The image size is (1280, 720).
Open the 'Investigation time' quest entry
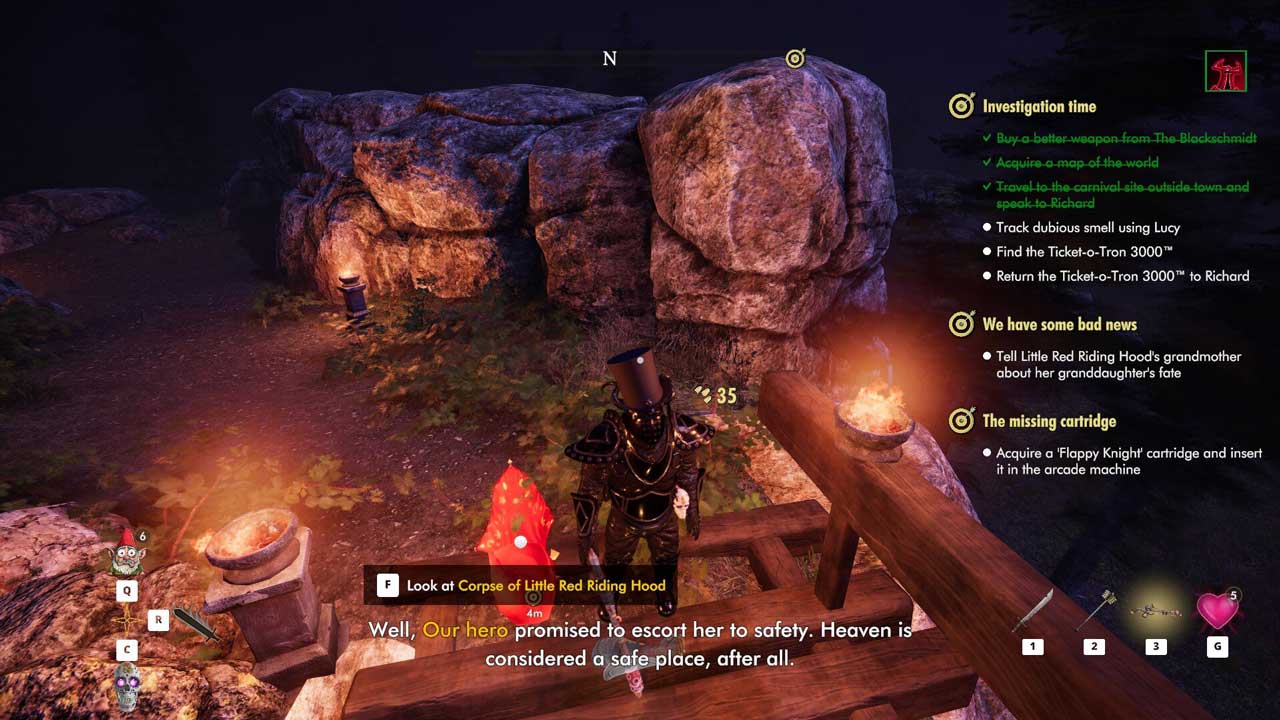(1038, 106)
